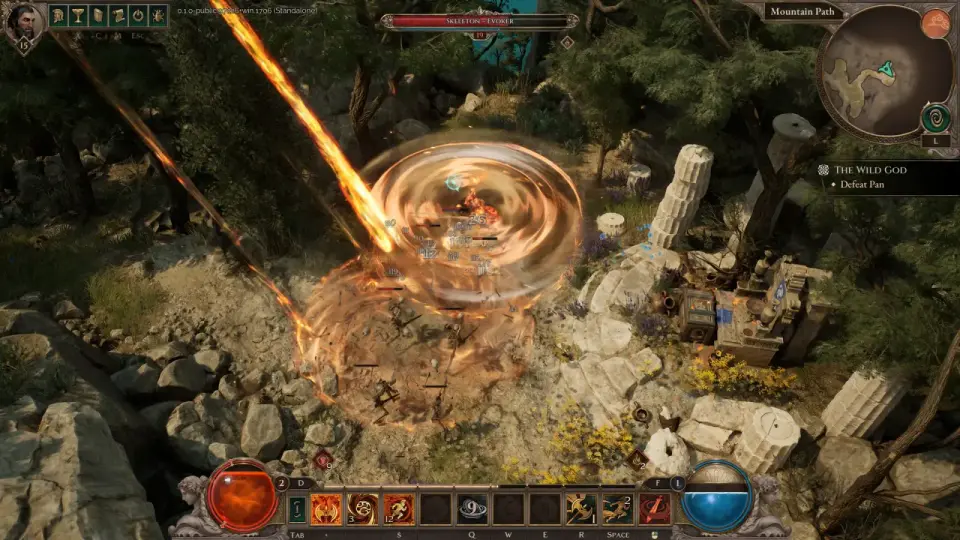
Task: Click the power button menu icon
Action: tap(138, 15)
